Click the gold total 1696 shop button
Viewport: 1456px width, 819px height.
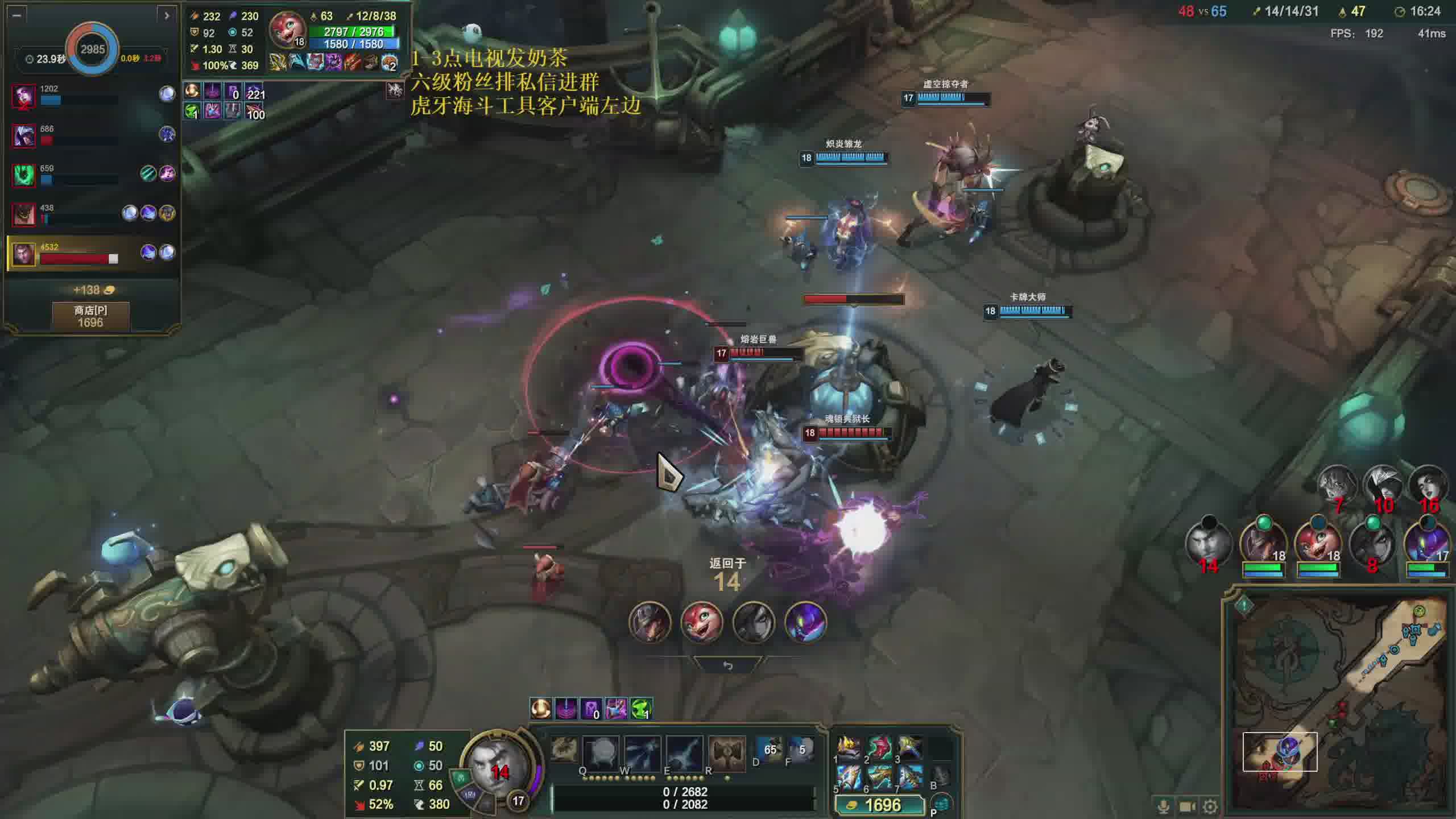pos(879,805)
